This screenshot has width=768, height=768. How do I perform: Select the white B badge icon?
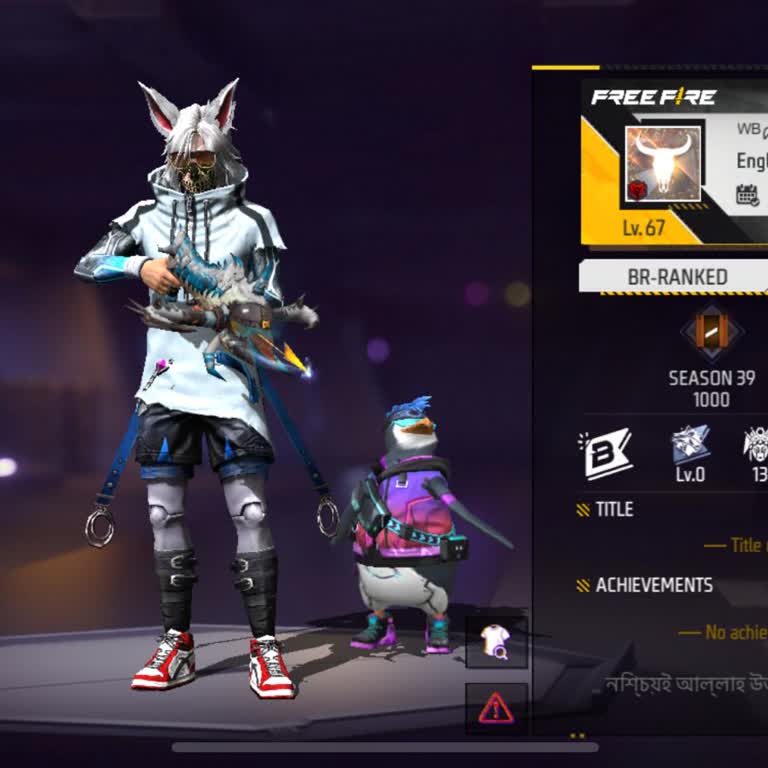(x=606, y=453)
